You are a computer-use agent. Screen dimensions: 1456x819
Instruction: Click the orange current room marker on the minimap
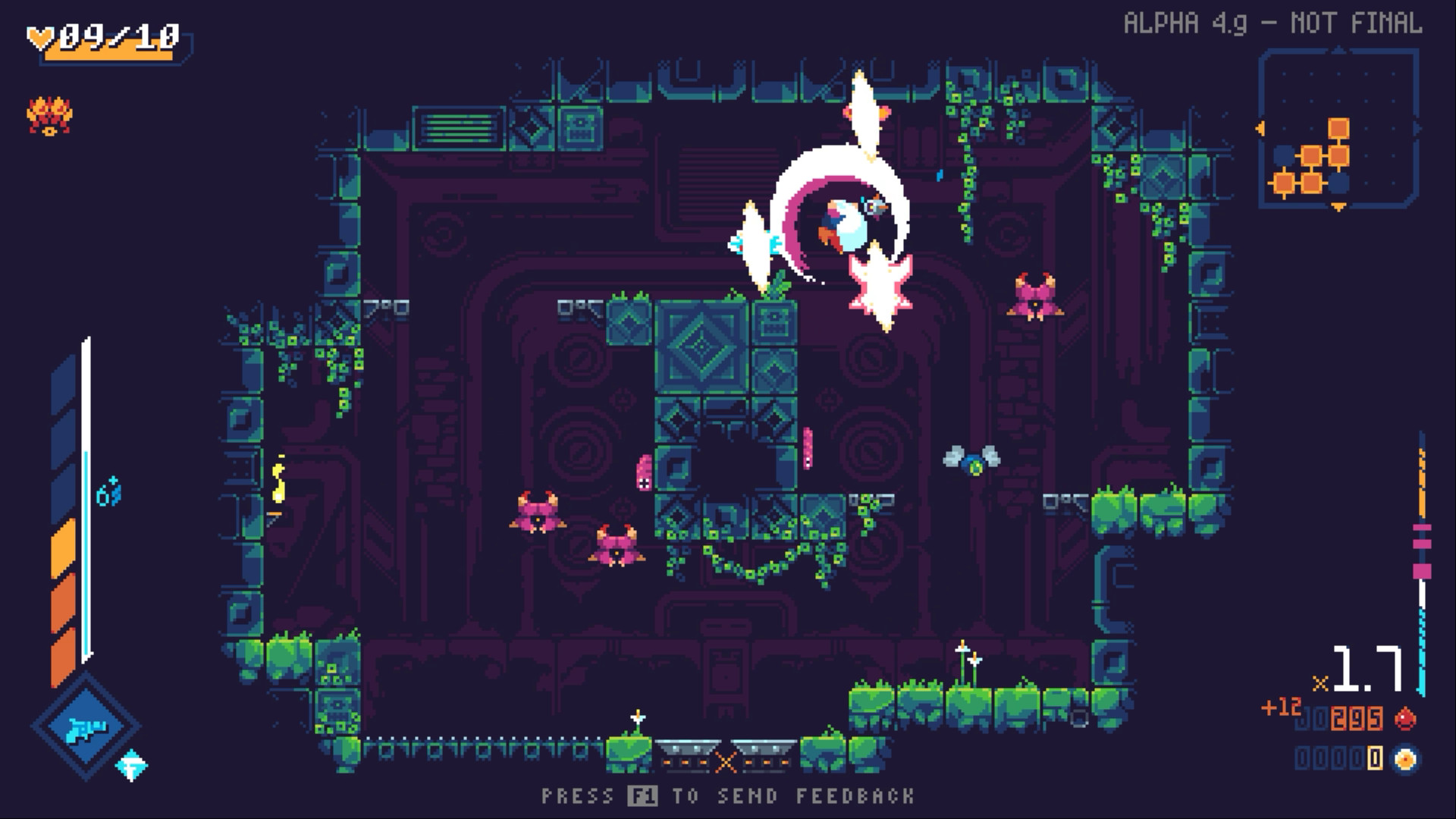click(1338, 128)
